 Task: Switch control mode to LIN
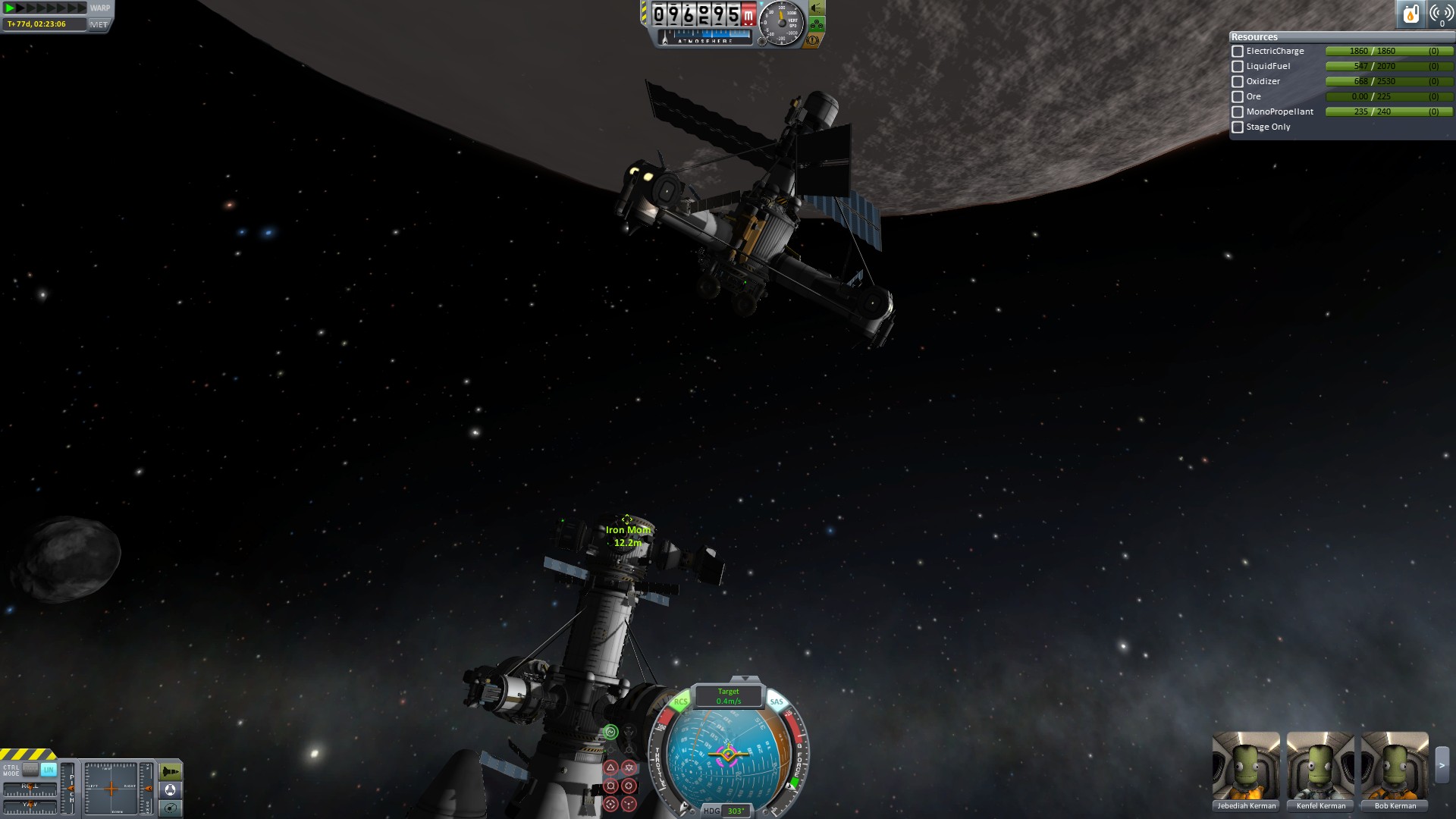coord(49,770)
